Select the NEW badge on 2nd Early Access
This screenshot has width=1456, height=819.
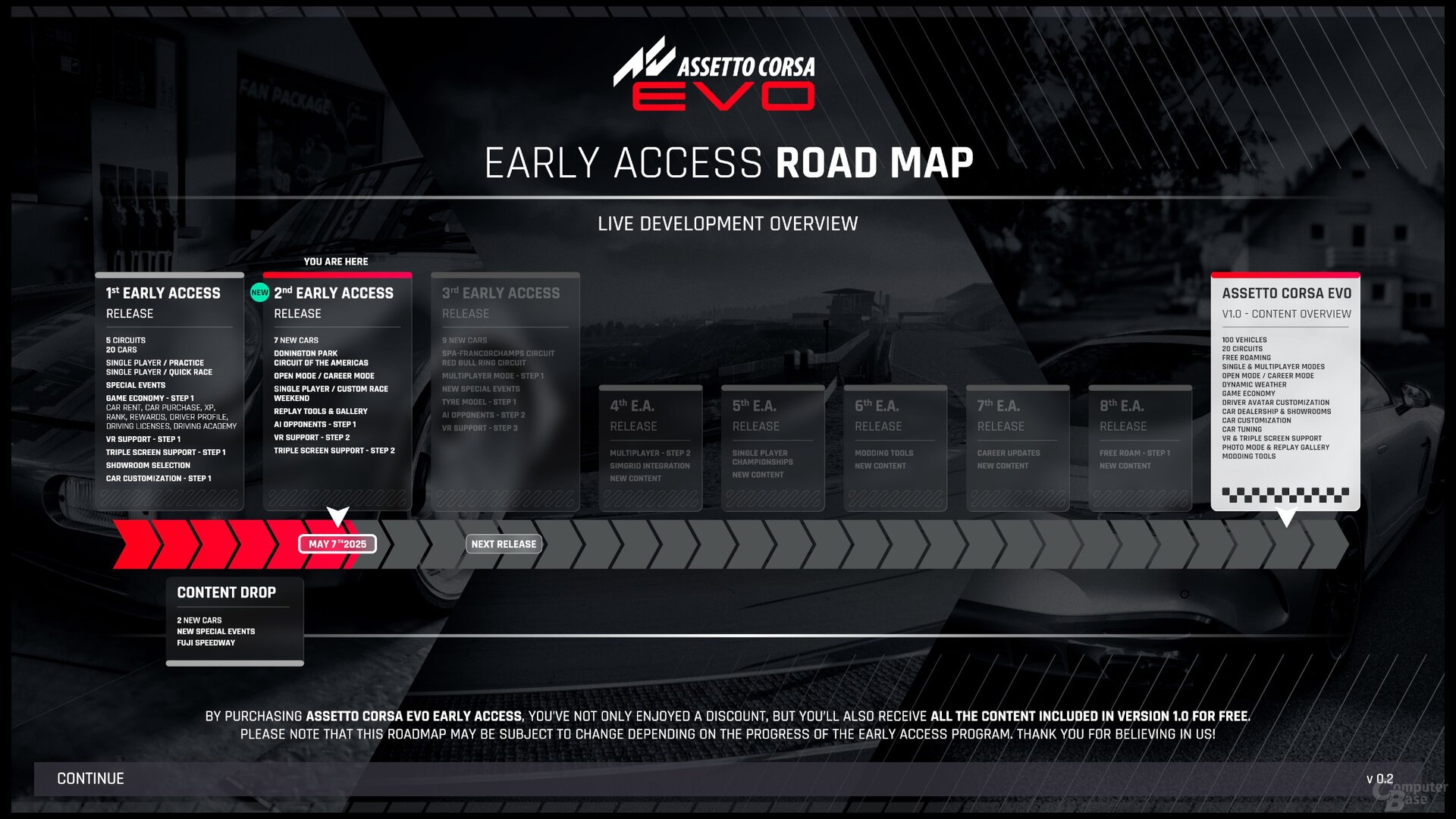click(260, 291)
